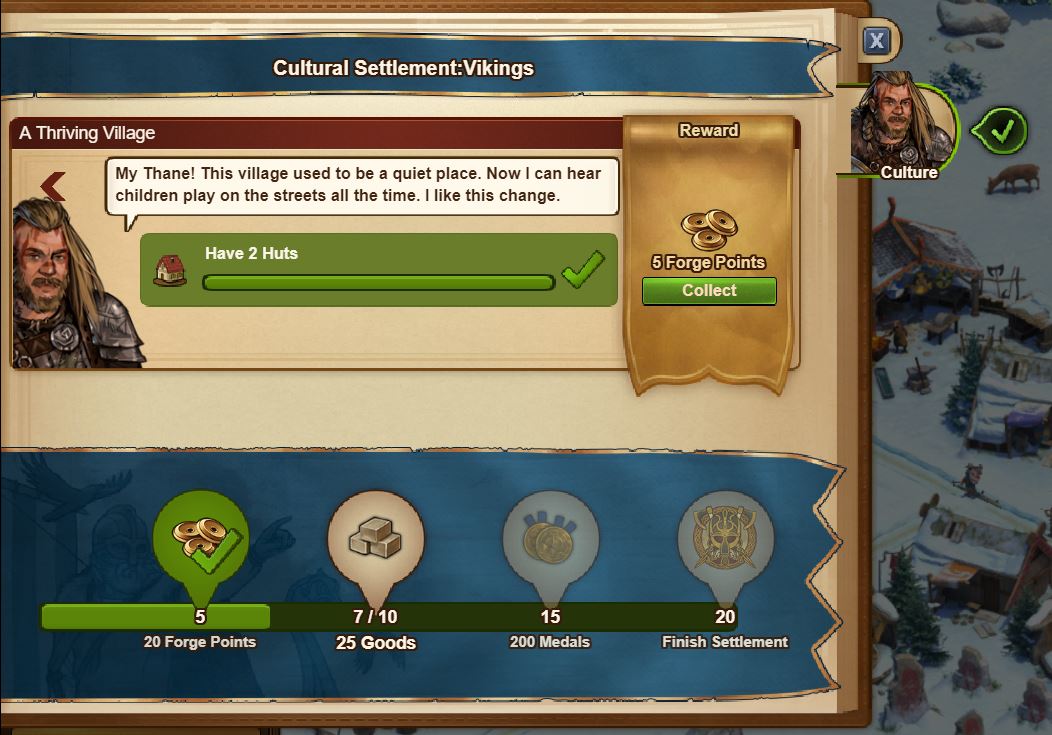The width and height of the screenshot is (1052, 735).
Task: Select the 200 Medals milestone icon
Action: point(550,540)
